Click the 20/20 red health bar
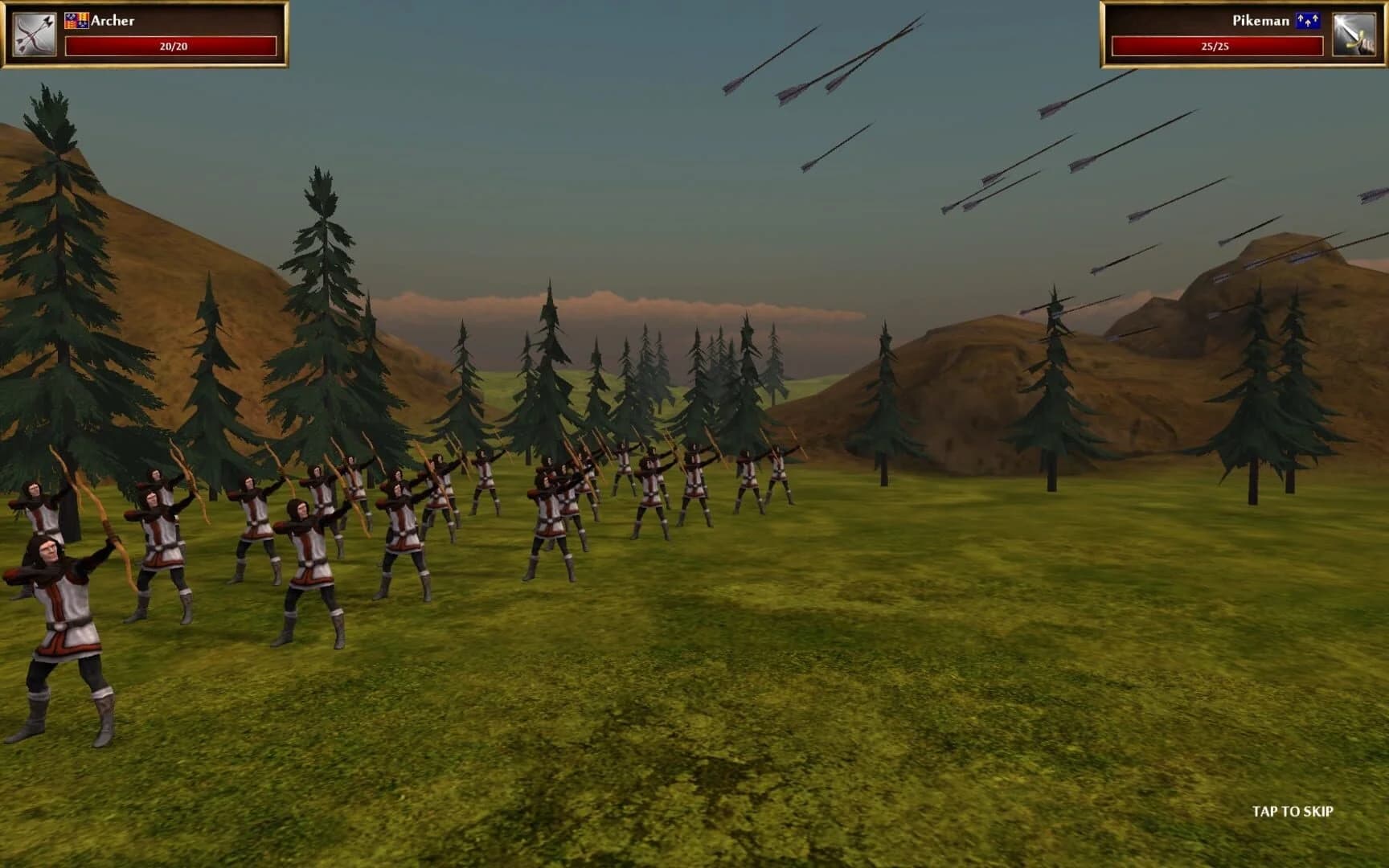 170,45
